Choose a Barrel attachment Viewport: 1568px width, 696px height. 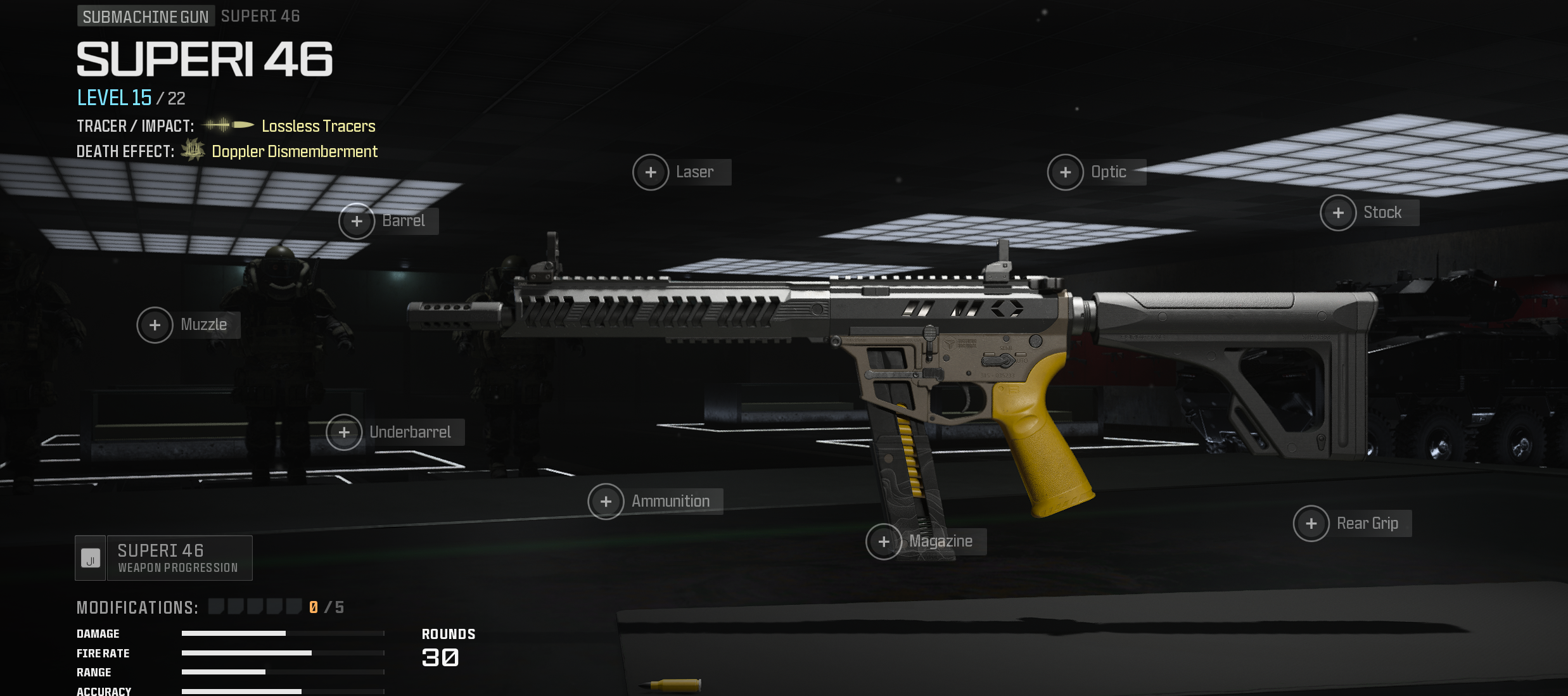coord(357,221)
